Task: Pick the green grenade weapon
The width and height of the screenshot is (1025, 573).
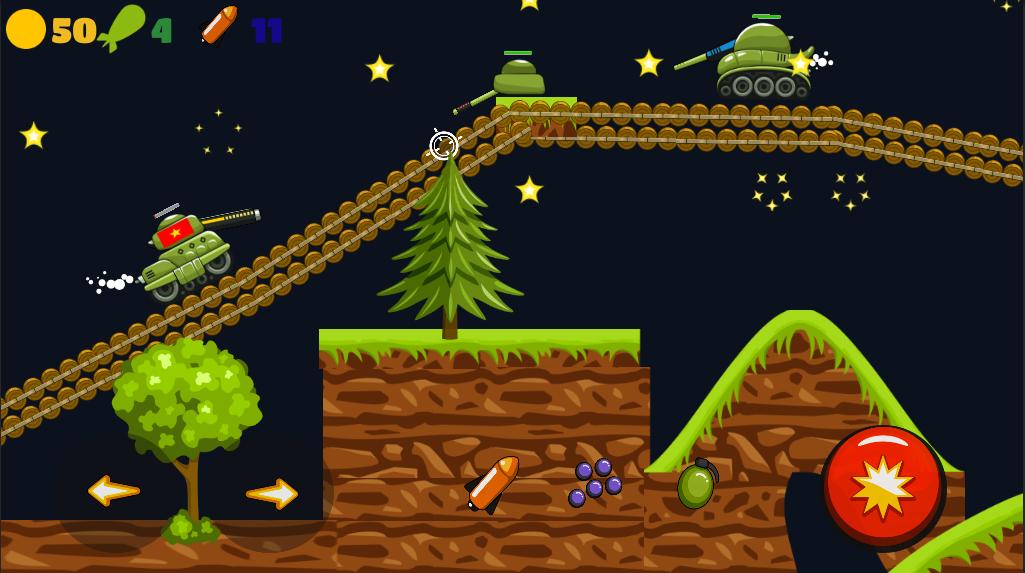Action: 696,485
